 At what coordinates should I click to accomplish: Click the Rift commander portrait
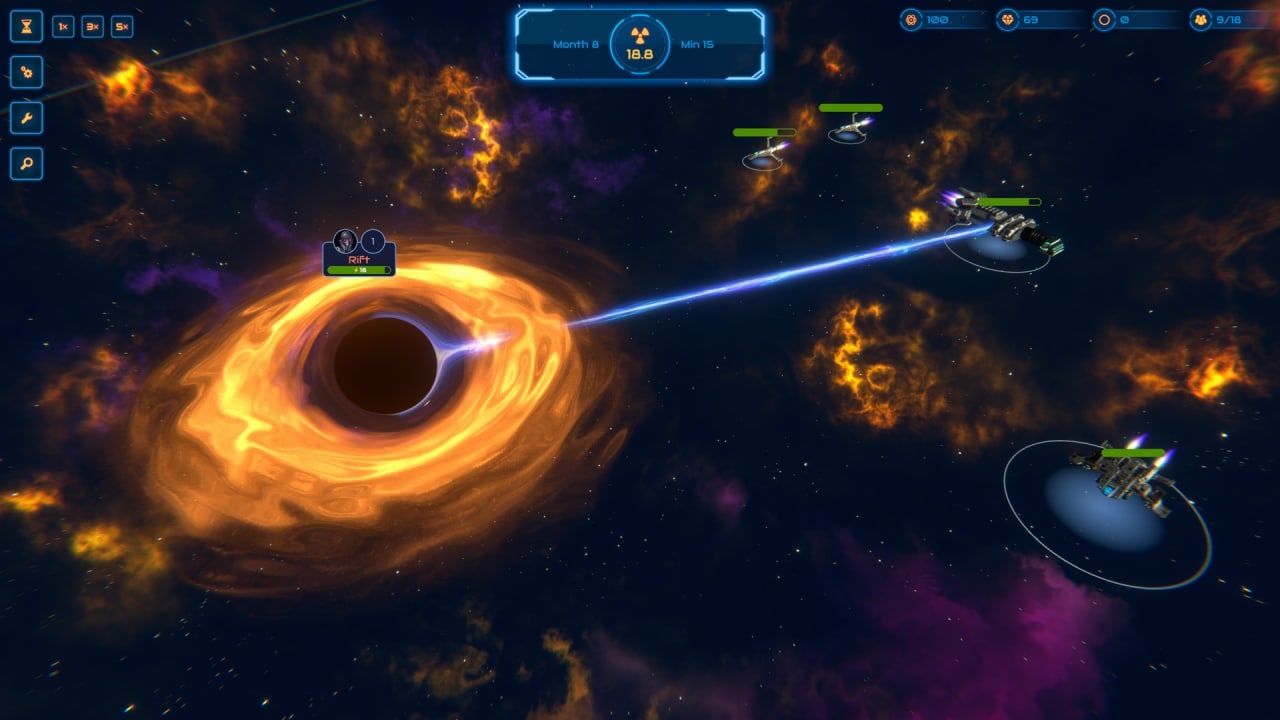coord(345,240)
